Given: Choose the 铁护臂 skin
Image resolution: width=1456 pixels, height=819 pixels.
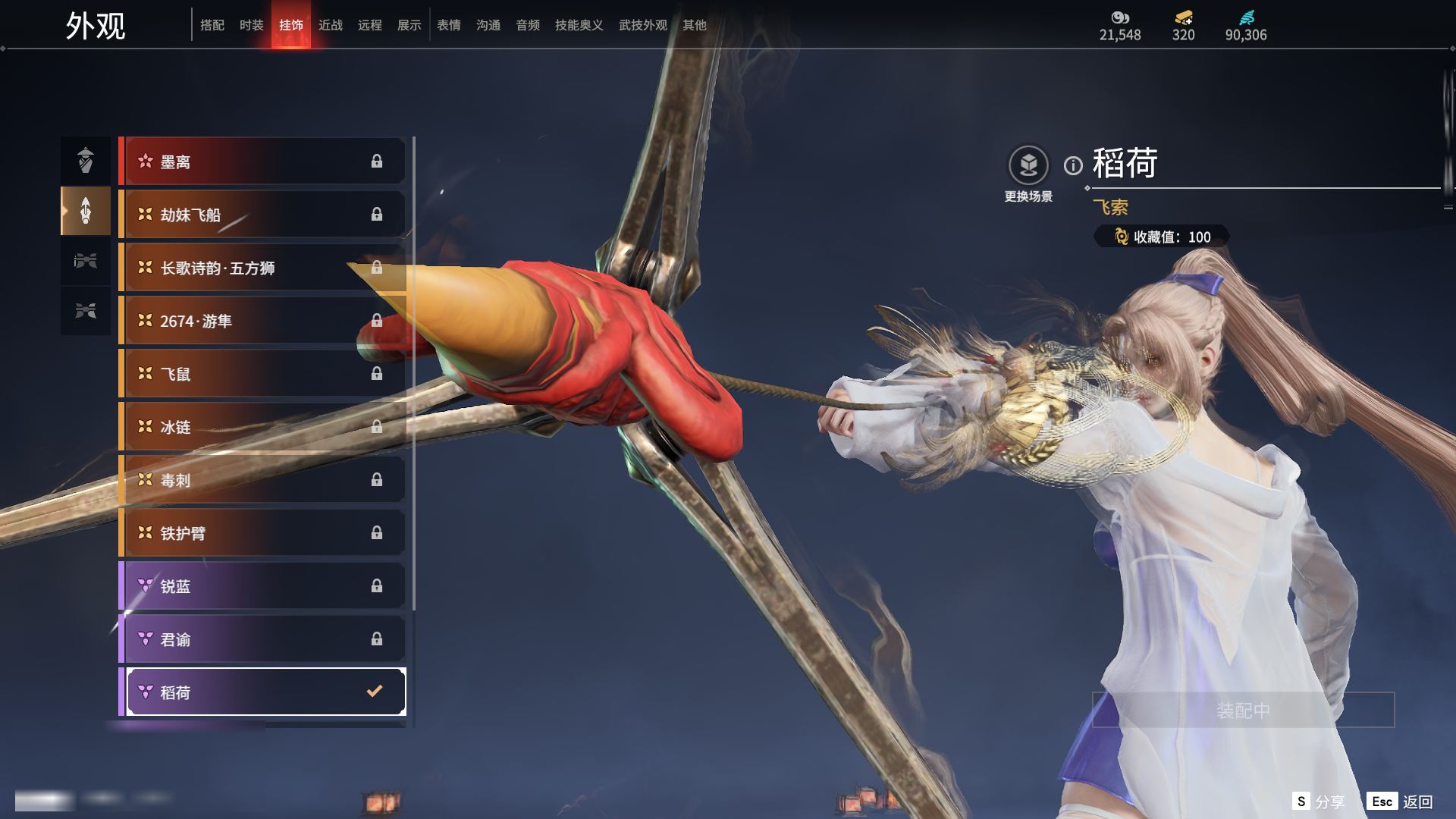Looking at the screenshot, I should click(262, 533).
